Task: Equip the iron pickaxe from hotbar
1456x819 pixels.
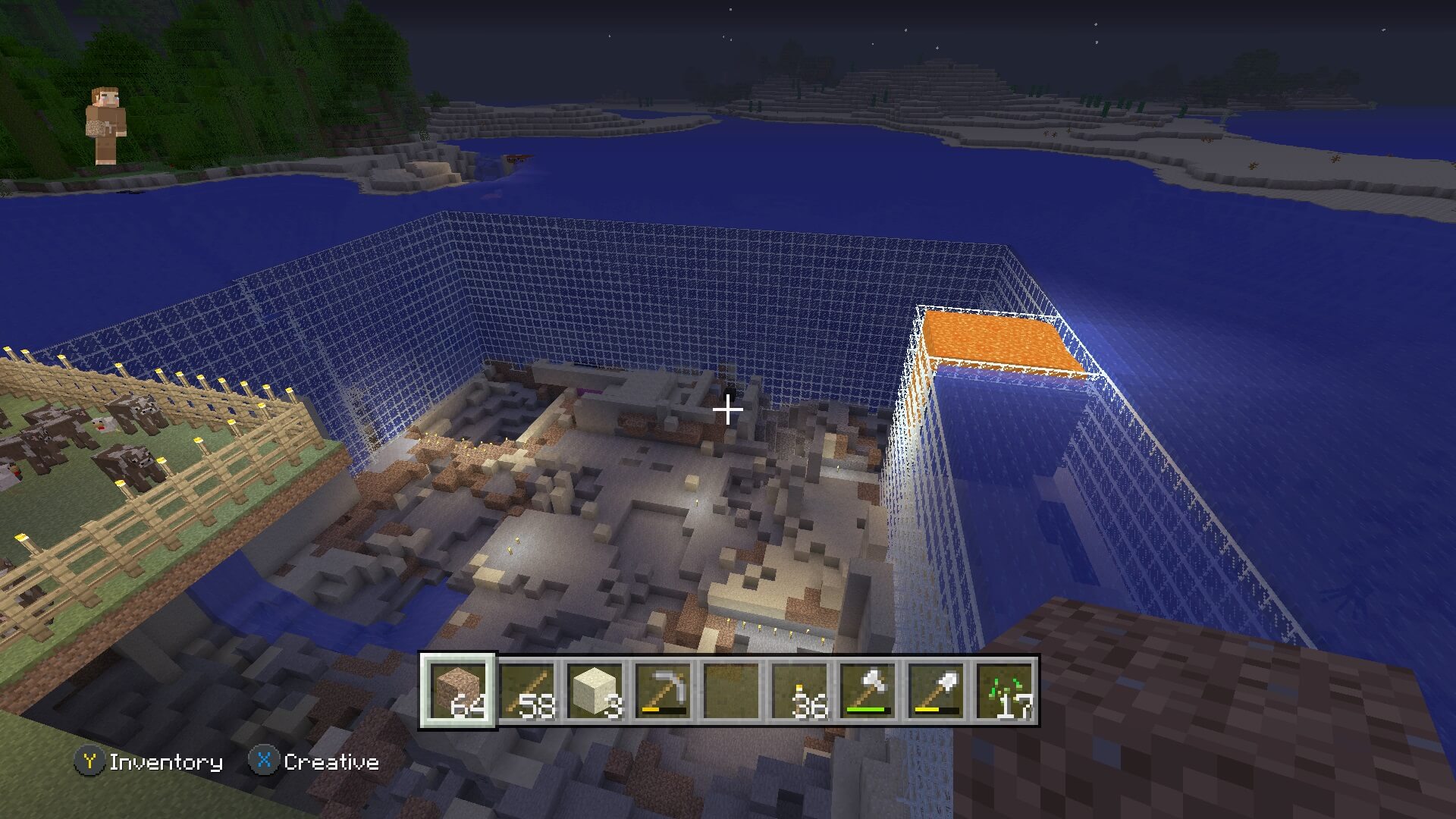Action: 663,691
